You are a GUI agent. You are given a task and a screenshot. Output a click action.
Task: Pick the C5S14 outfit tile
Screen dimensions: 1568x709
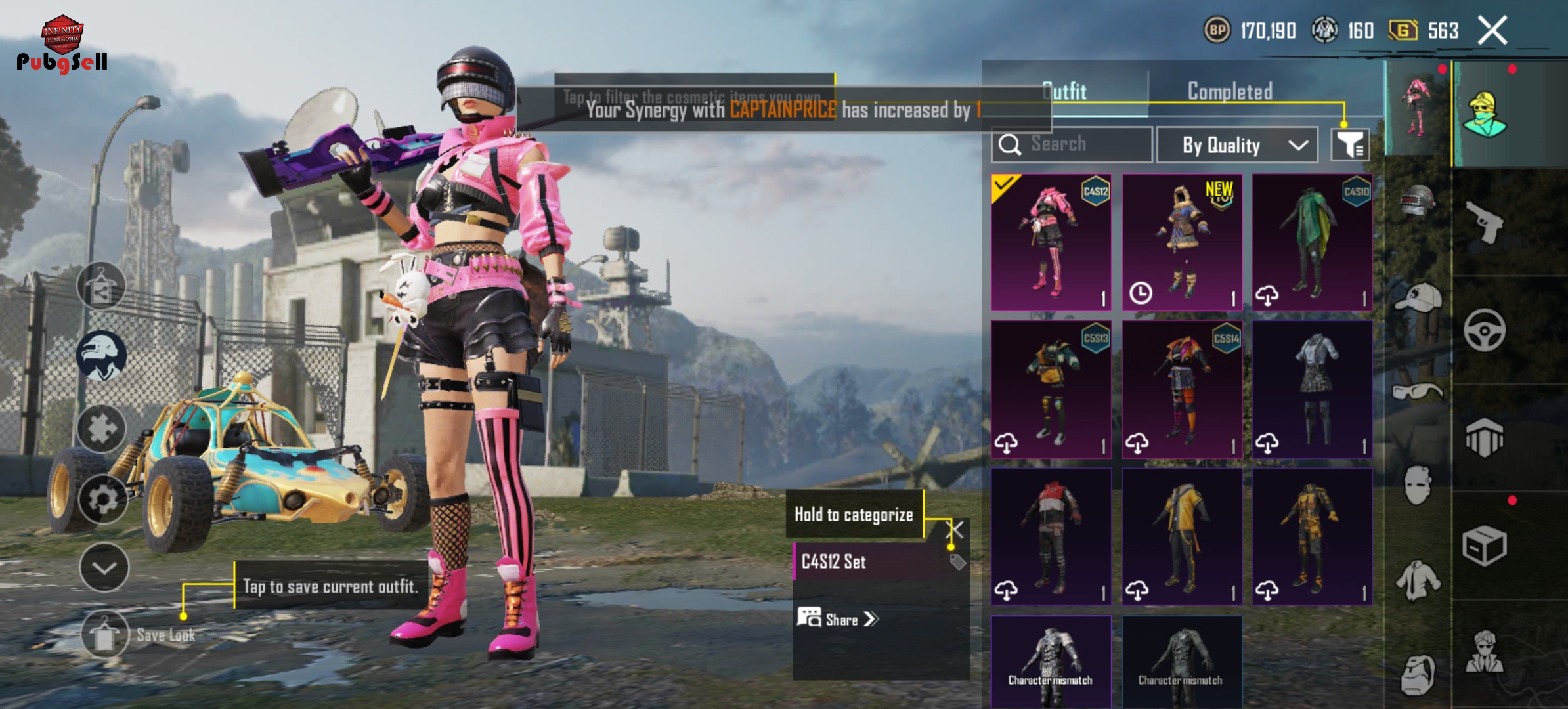pyautogui.click(x=1182, y=389)
